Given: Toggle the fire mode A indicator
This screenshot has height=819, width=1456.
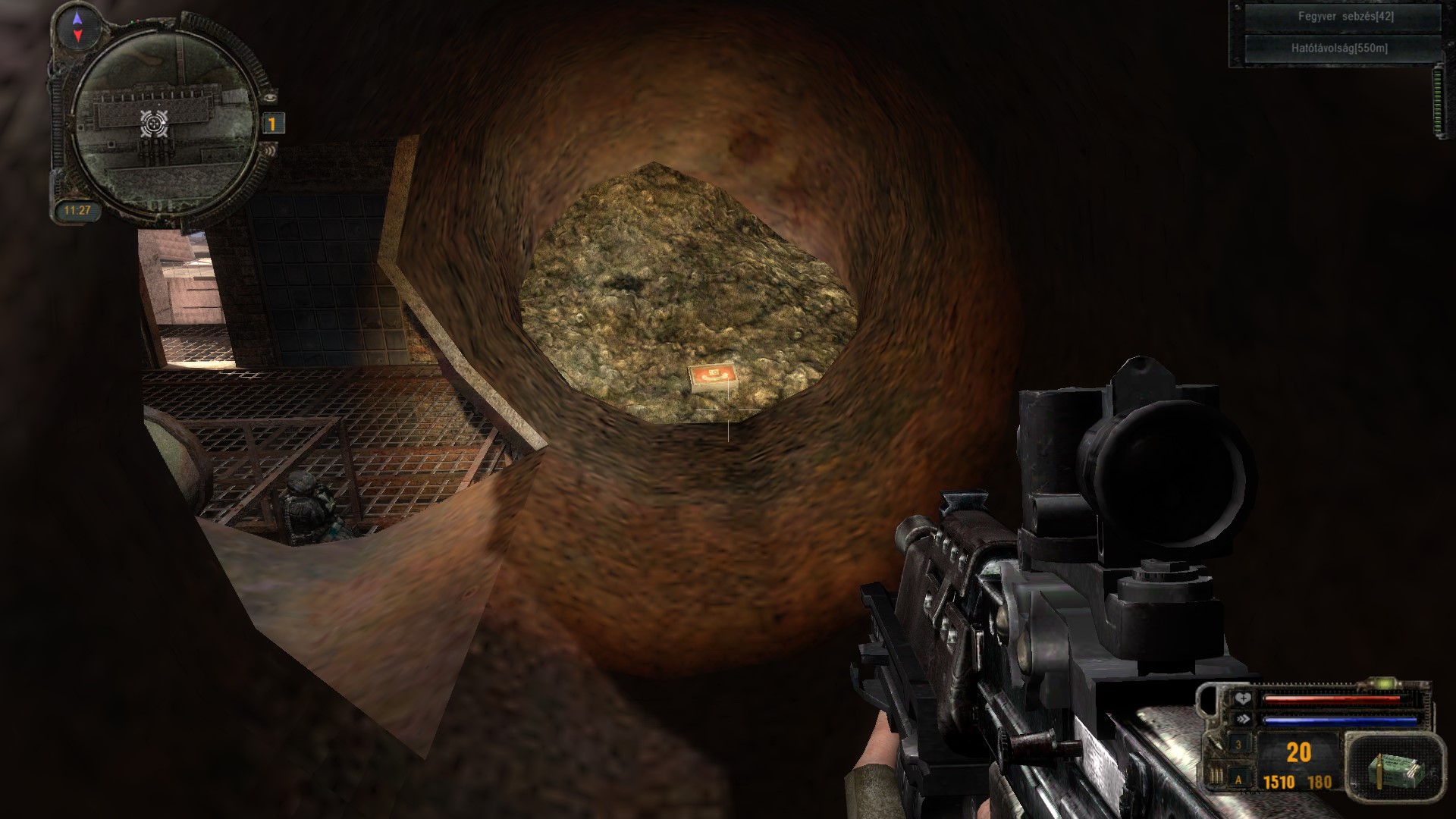Looking at the screenshot, I should coord(1239,780).
